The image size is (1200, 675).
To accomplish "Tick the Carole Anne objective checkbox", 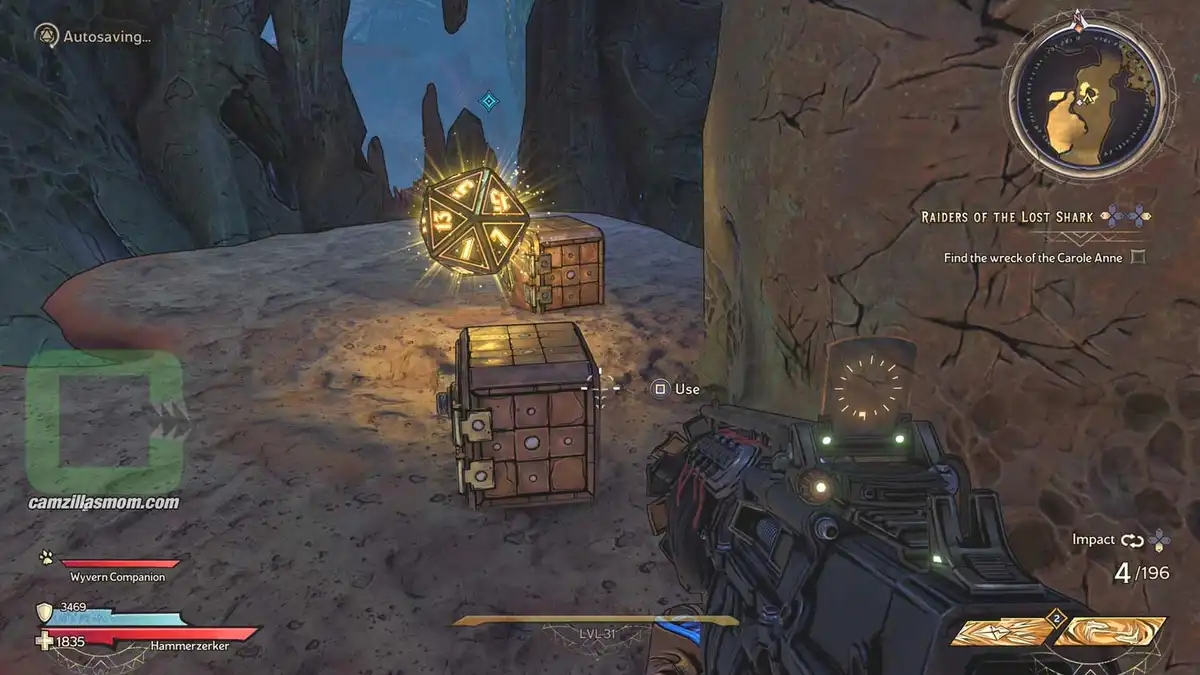I will 1136,258.
